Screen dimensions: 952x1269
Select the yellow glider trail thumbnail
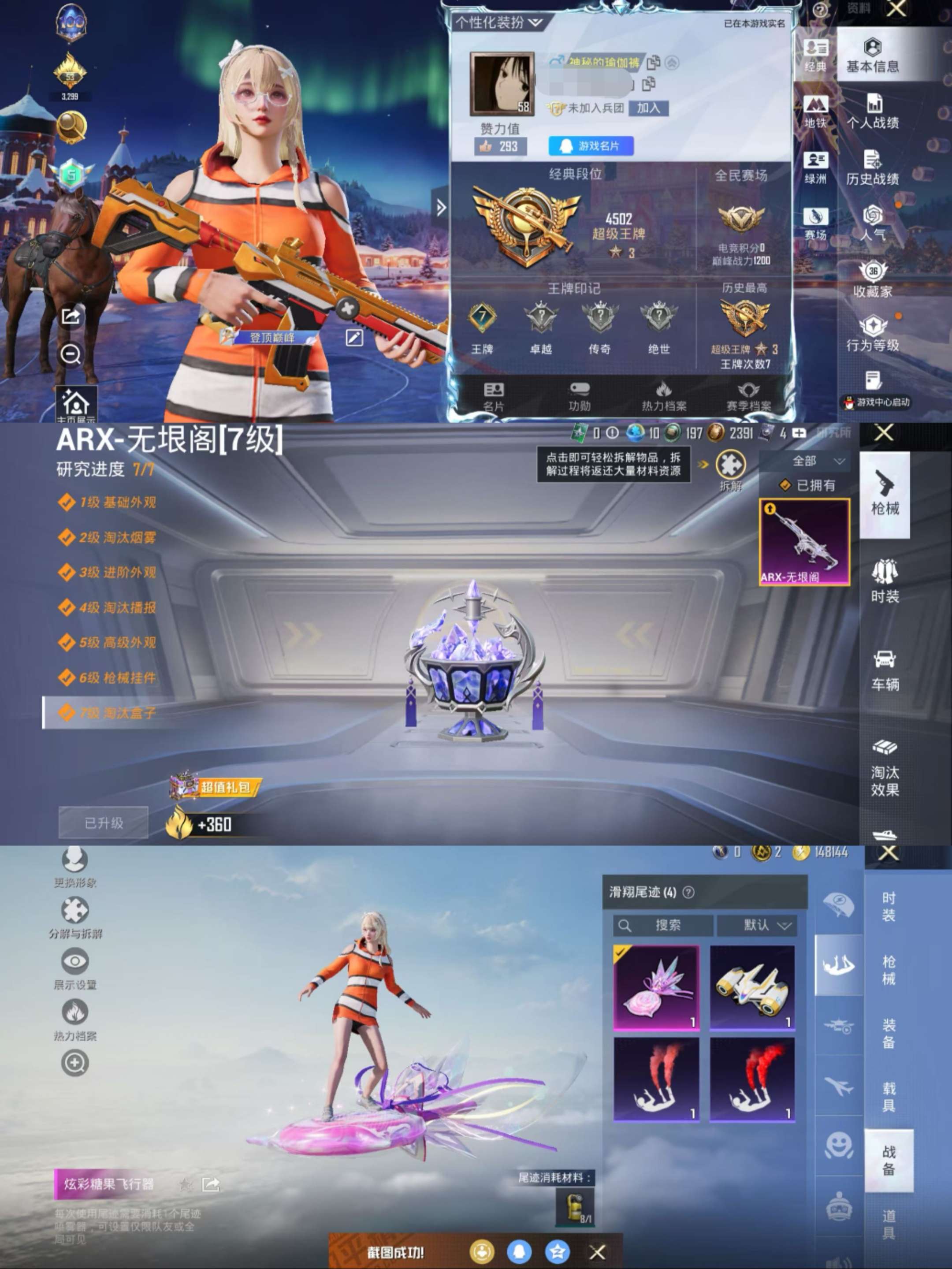(x=751, y=985)
